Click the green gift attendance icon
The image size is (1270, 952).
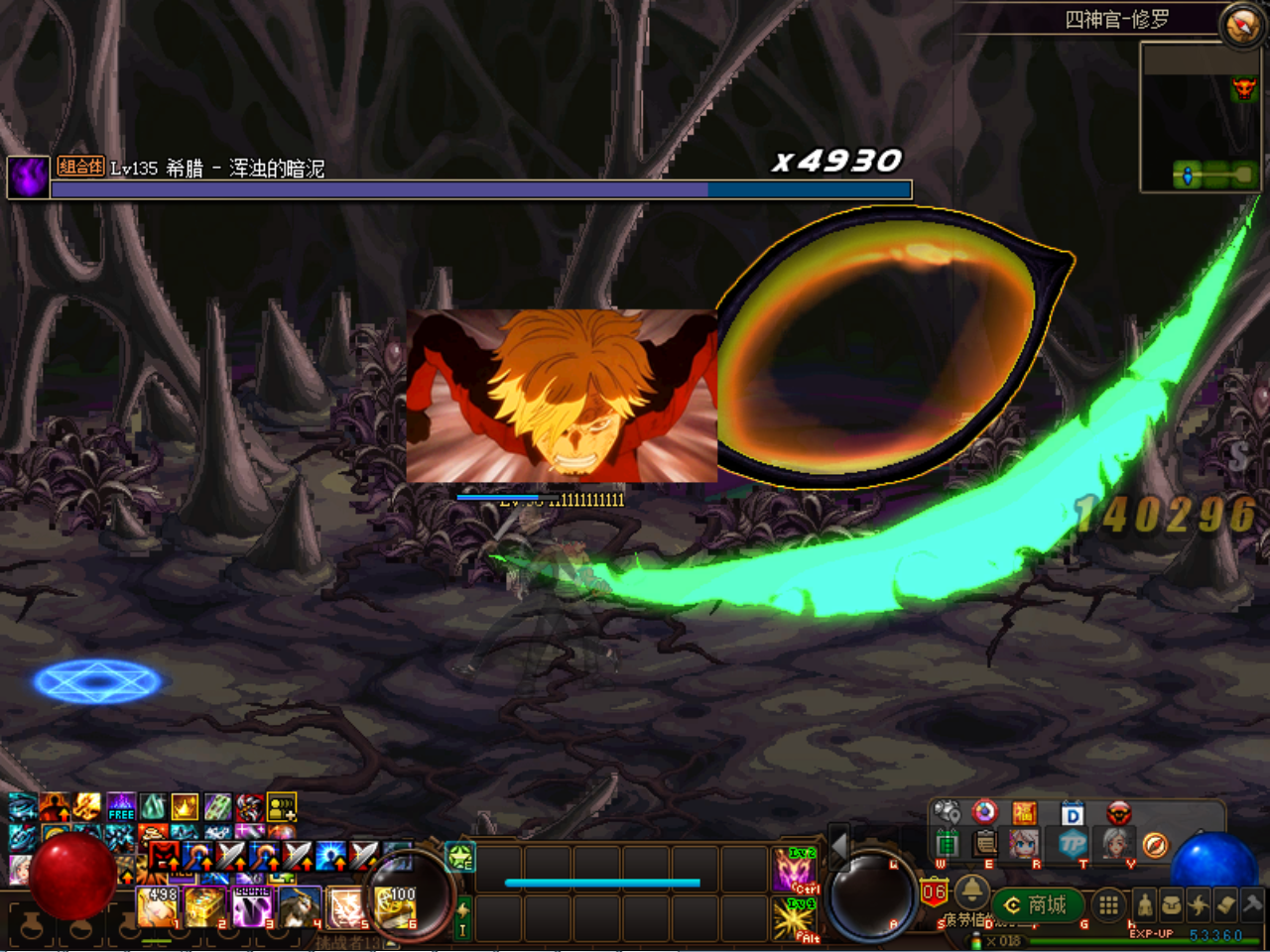point(946,845)
